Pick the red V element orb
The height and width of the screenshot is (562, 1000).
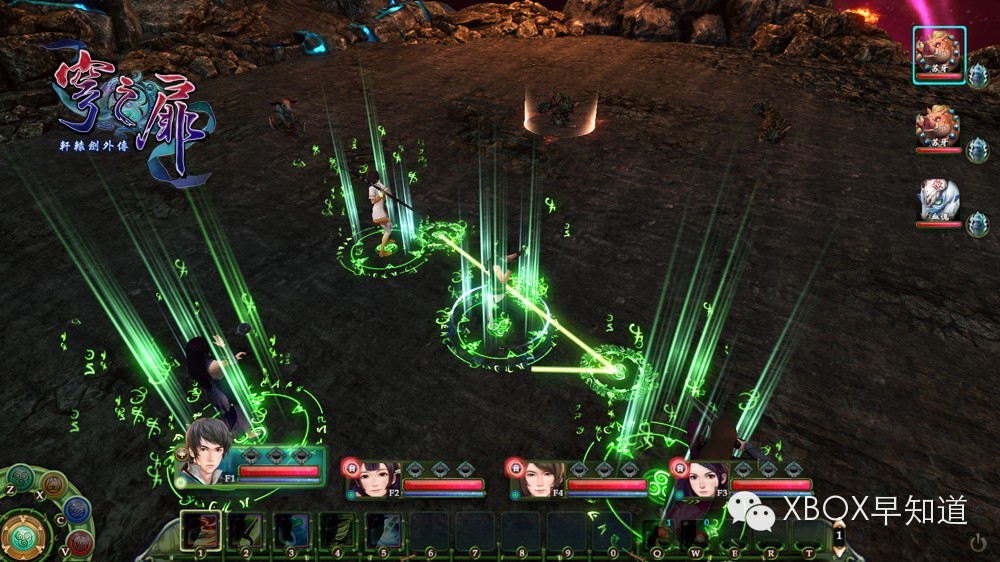tap(81, 542)
